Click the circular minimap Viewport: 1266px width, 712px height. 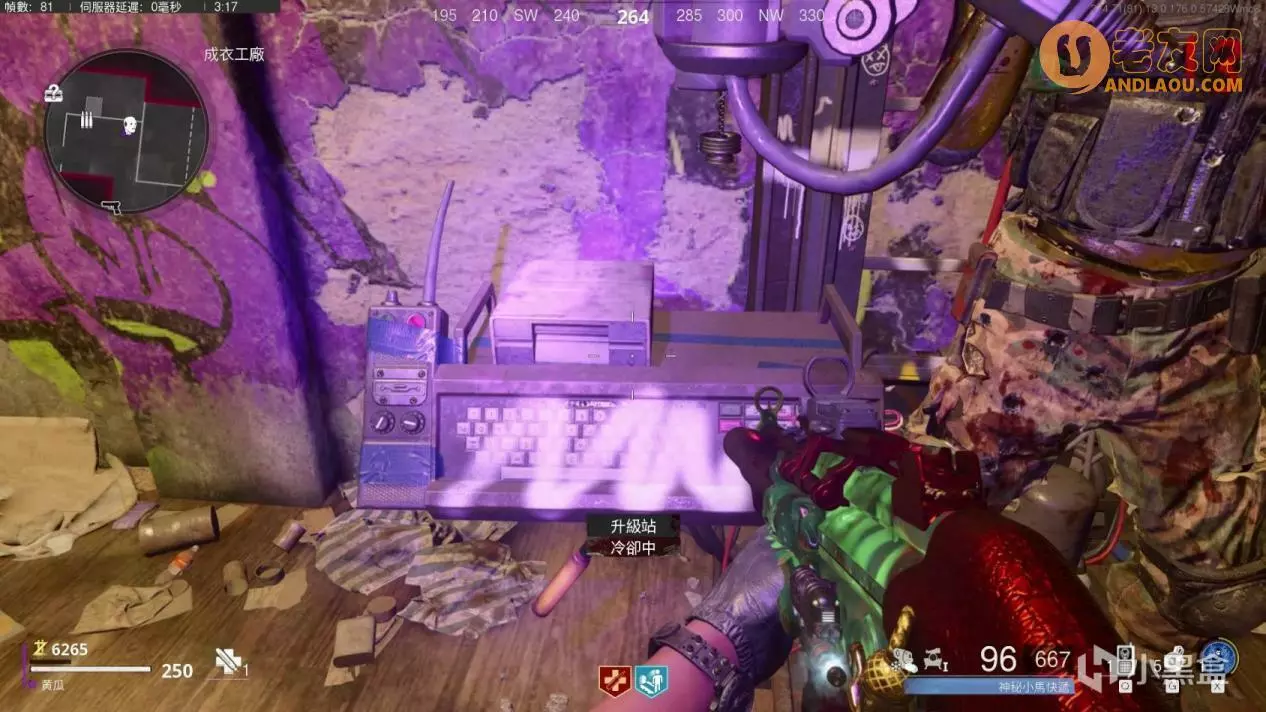coord(125,131)
